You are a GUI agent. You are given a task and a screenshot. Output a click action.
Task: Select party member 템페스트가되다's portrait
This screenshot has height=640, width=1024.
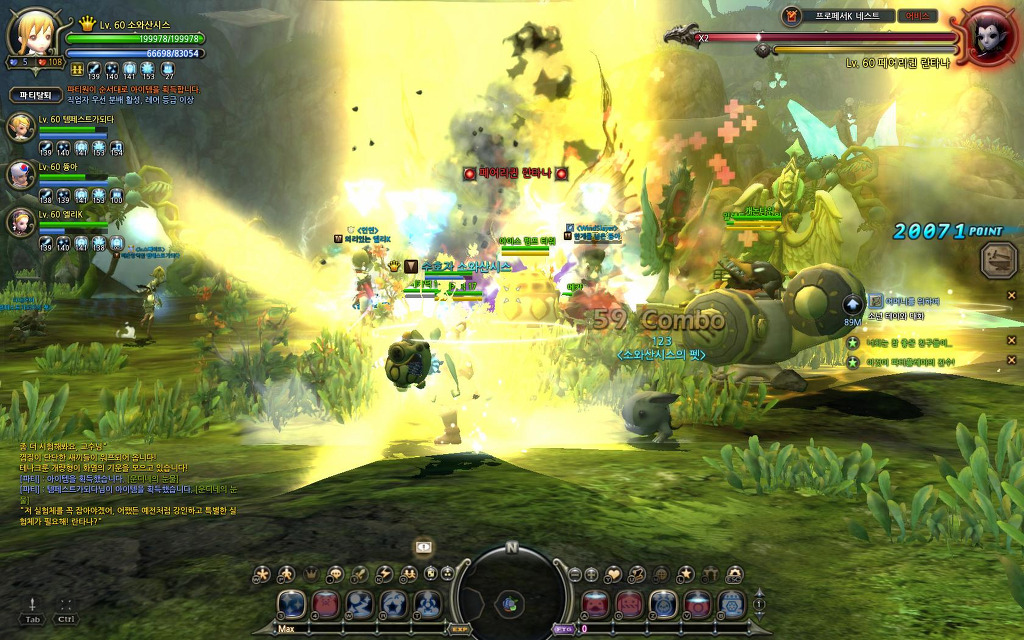20,127
